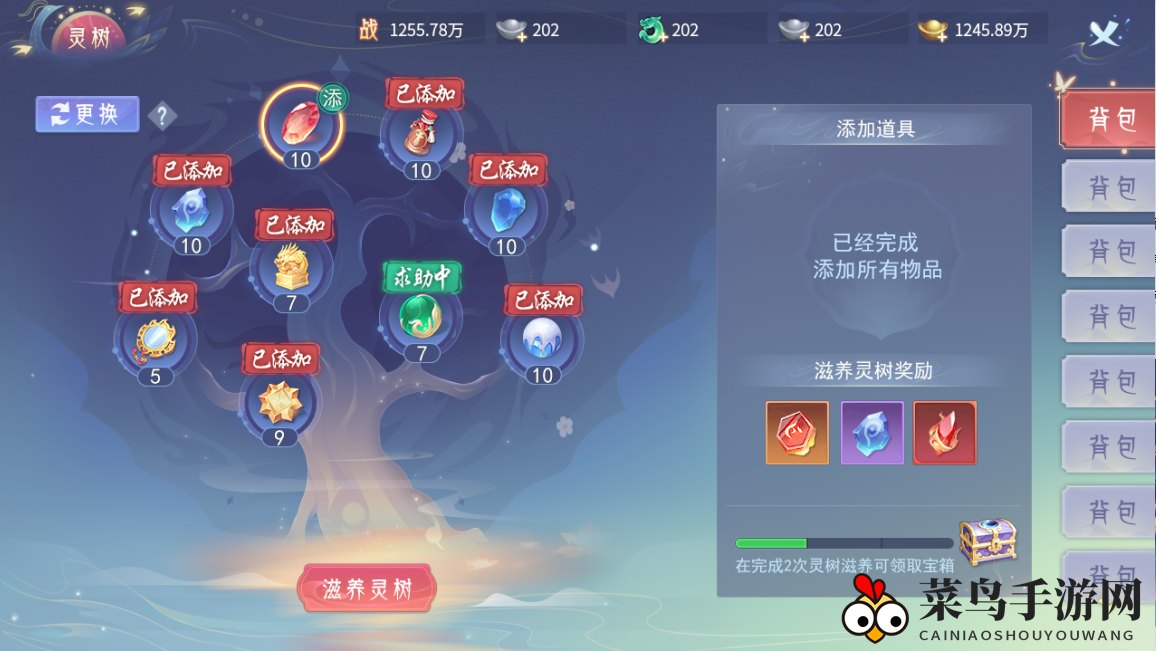1156x651 pixels.
Task: Open the question mark help icon
Action: pos(163,116)
